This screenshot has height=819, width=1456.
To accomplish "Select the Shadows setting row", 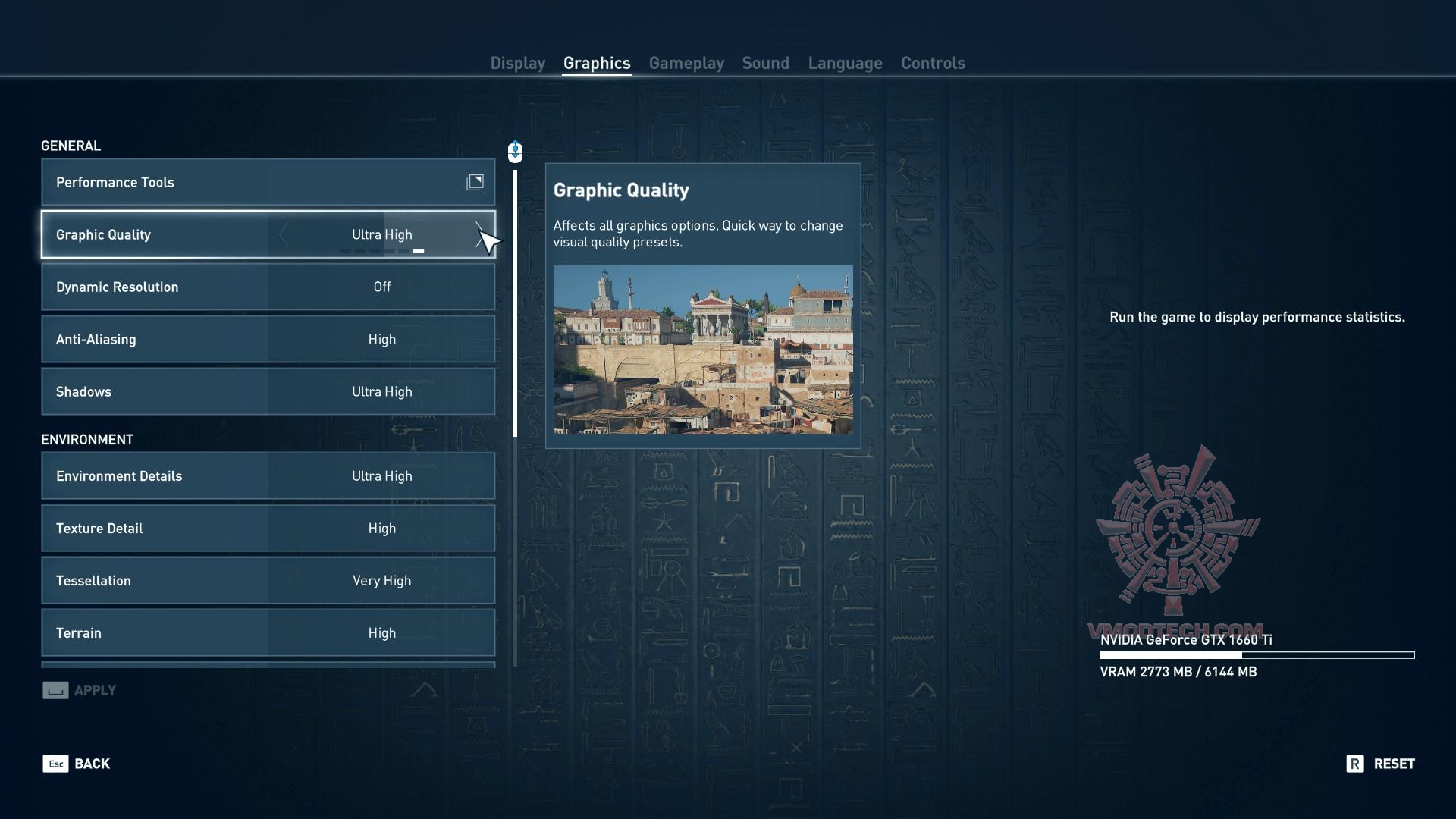I will click(268, 392).
